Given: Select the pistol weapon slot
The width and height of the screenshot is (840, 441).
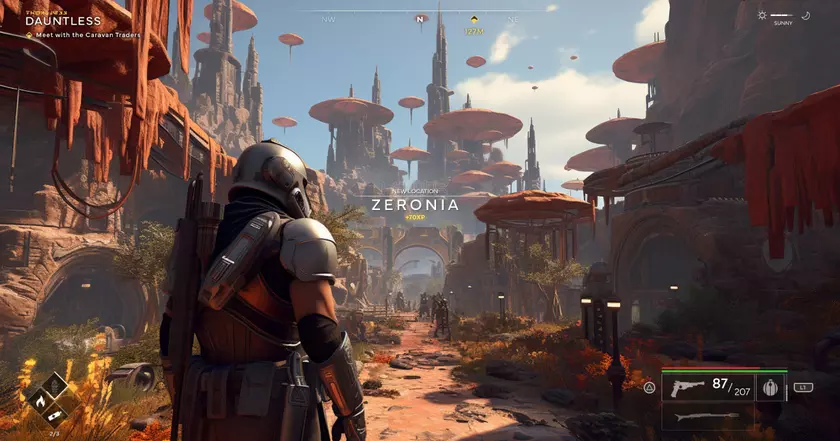Looking at the screenshot, I should pyautogui.click(x=688, y=387).
